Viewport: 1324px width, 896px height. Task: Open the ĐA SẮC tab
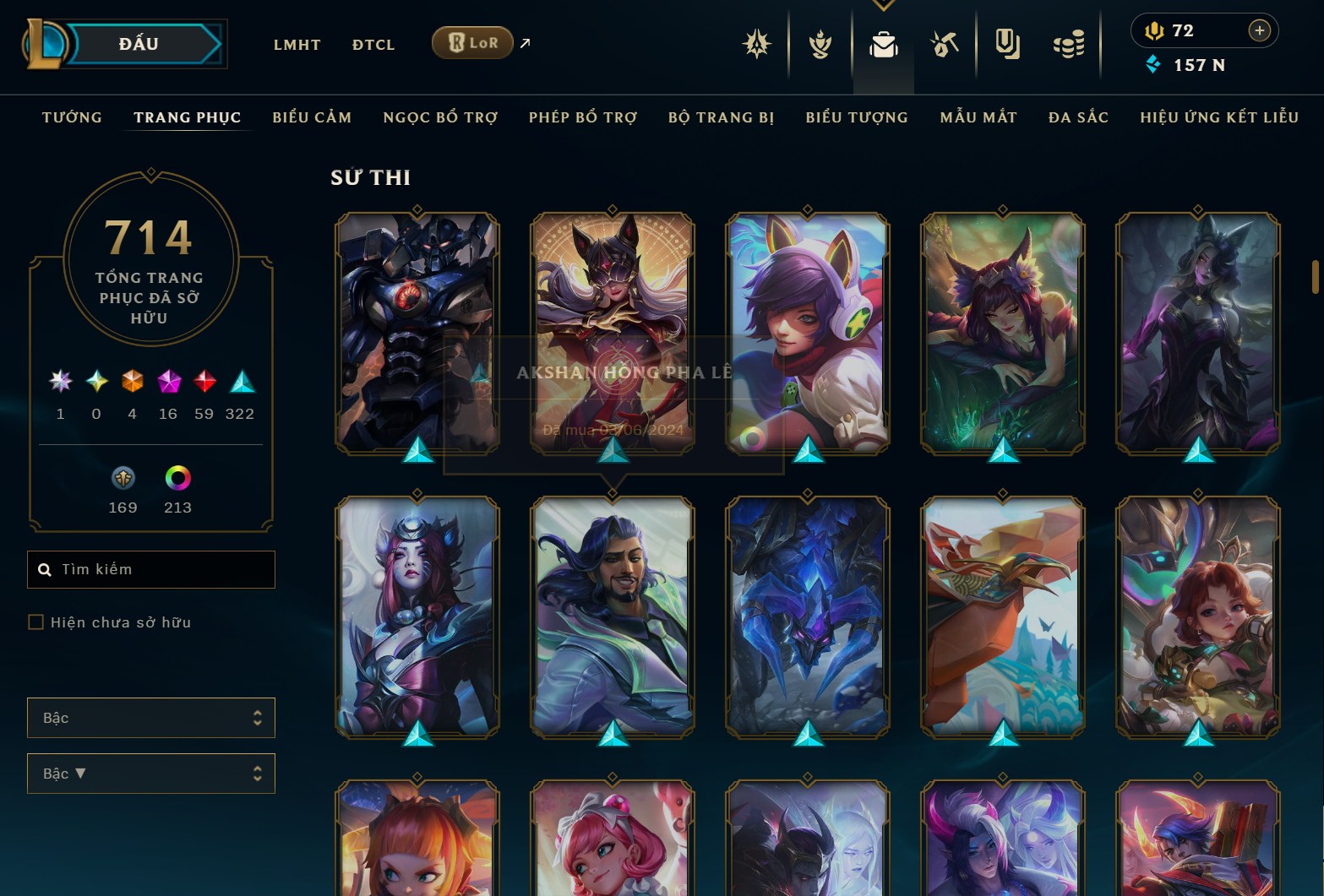click(1077, 117)
